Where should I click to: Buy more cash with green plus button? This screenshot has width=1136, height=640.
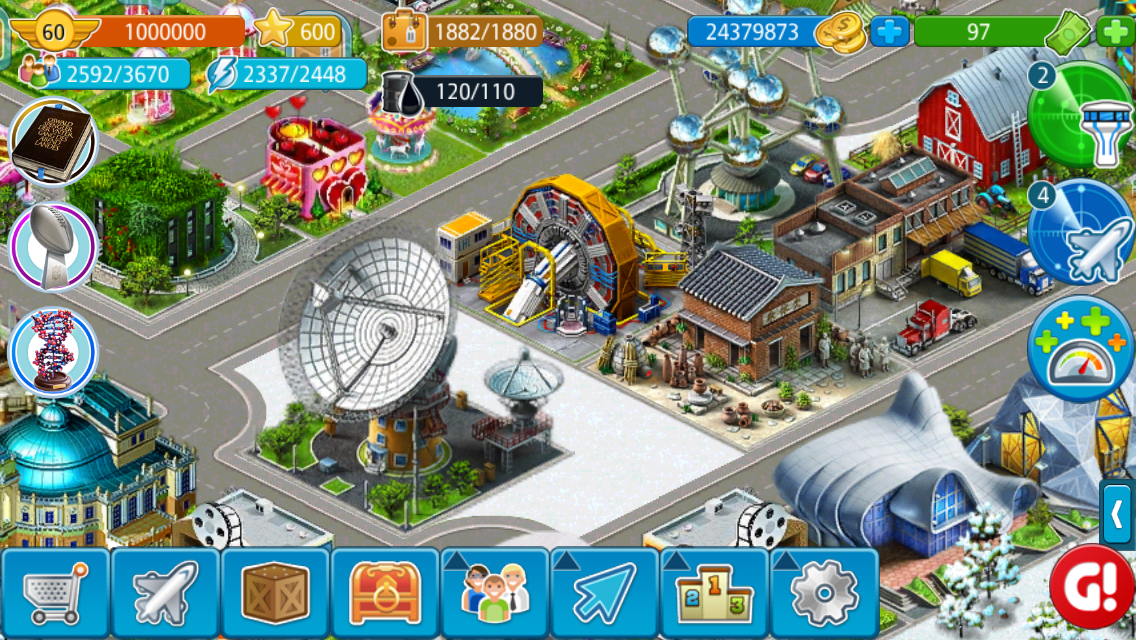[1115, 32]
